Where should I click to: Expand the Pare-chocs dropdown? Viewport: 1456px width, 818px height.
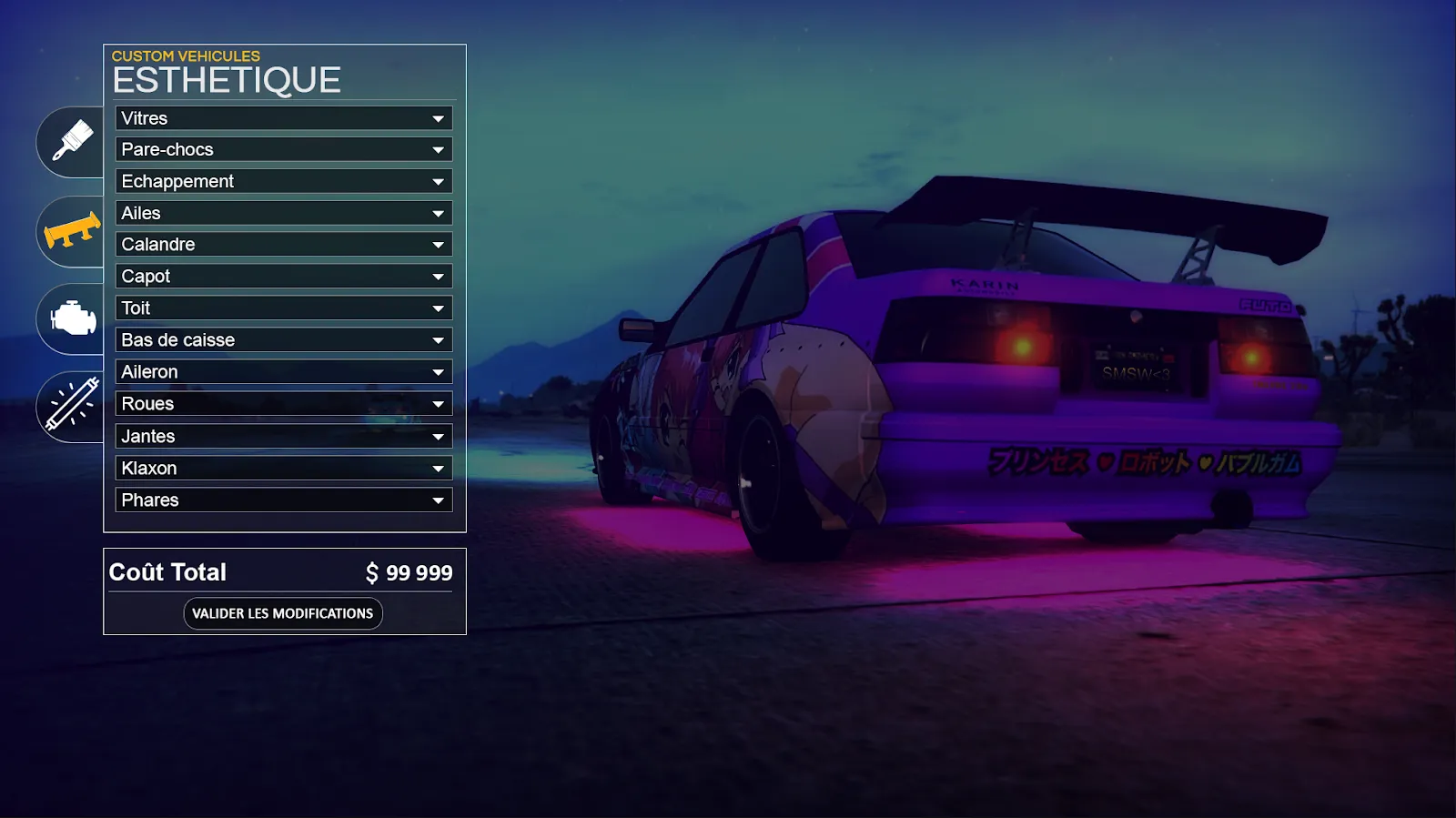tap(284, 149)
